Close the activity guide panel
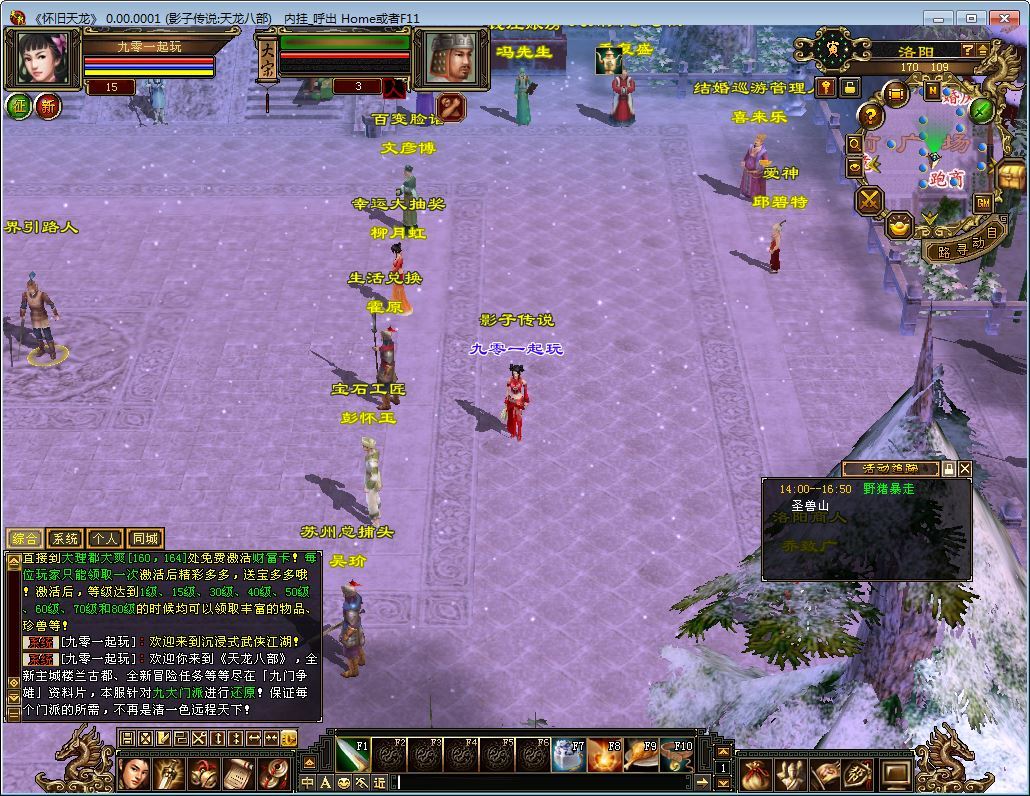The height and width of the screenshot is (796, 1030). tap(965, 468)
